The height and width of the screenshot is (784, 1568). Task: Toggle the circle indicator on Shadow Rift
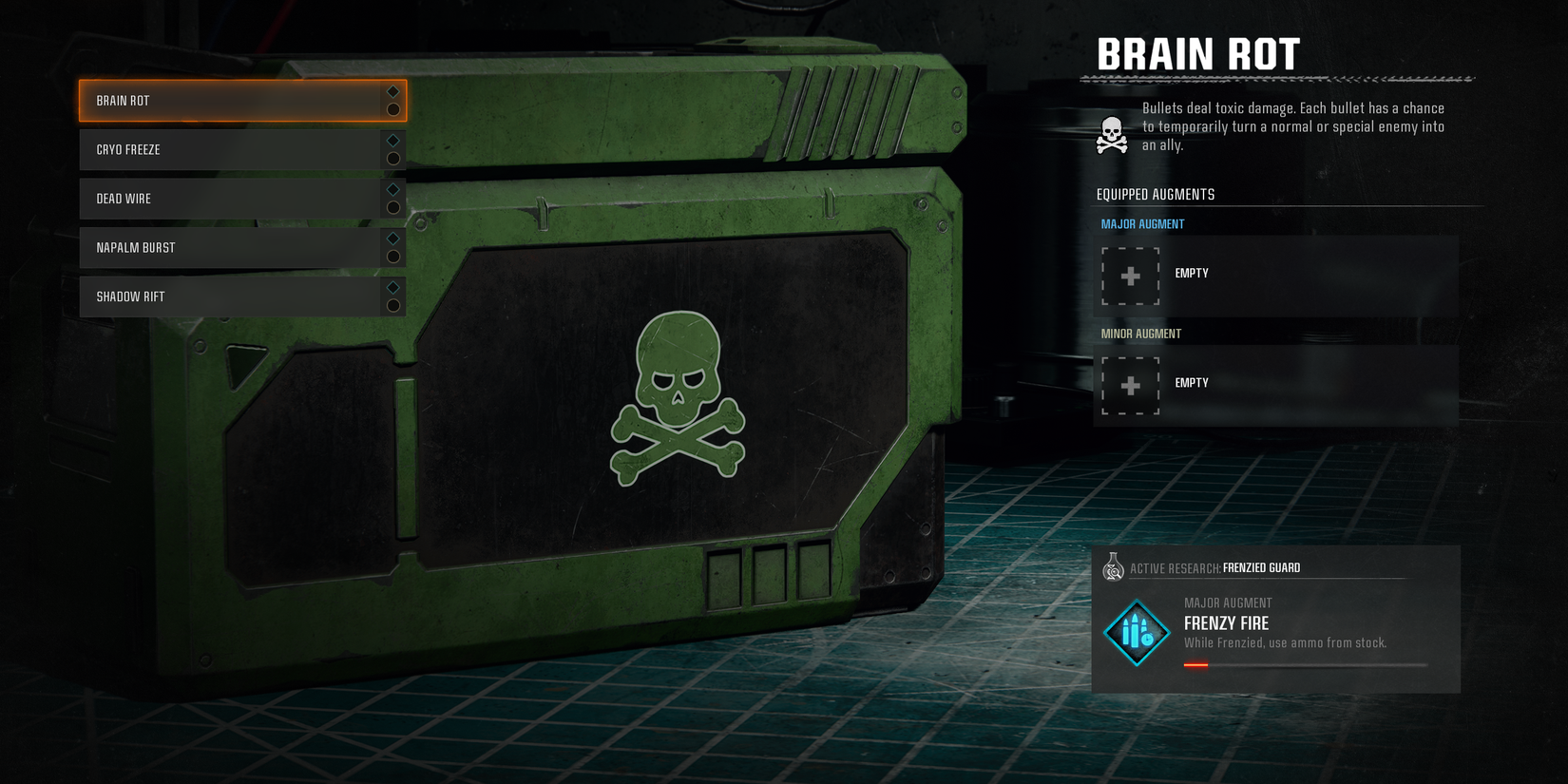click(392, 304)
